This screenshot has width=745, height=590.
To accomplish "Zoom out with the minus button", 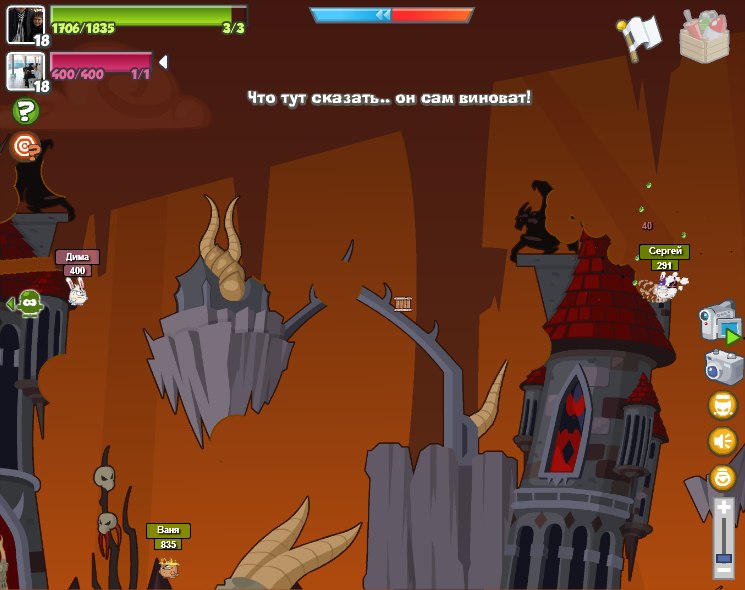I will [723, 570].
